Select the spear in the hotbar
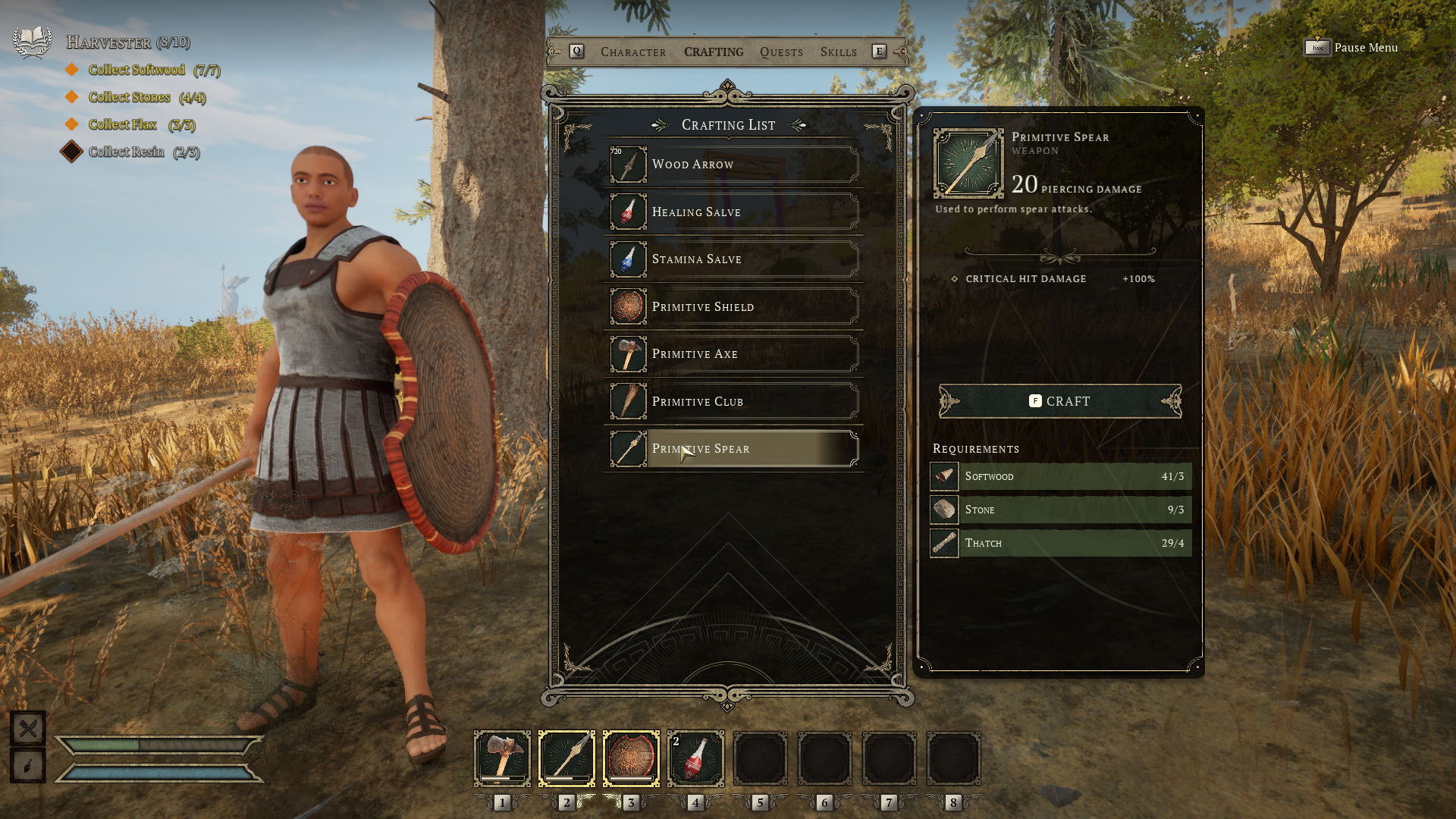Screen dimensions: 1456x819 566,758
